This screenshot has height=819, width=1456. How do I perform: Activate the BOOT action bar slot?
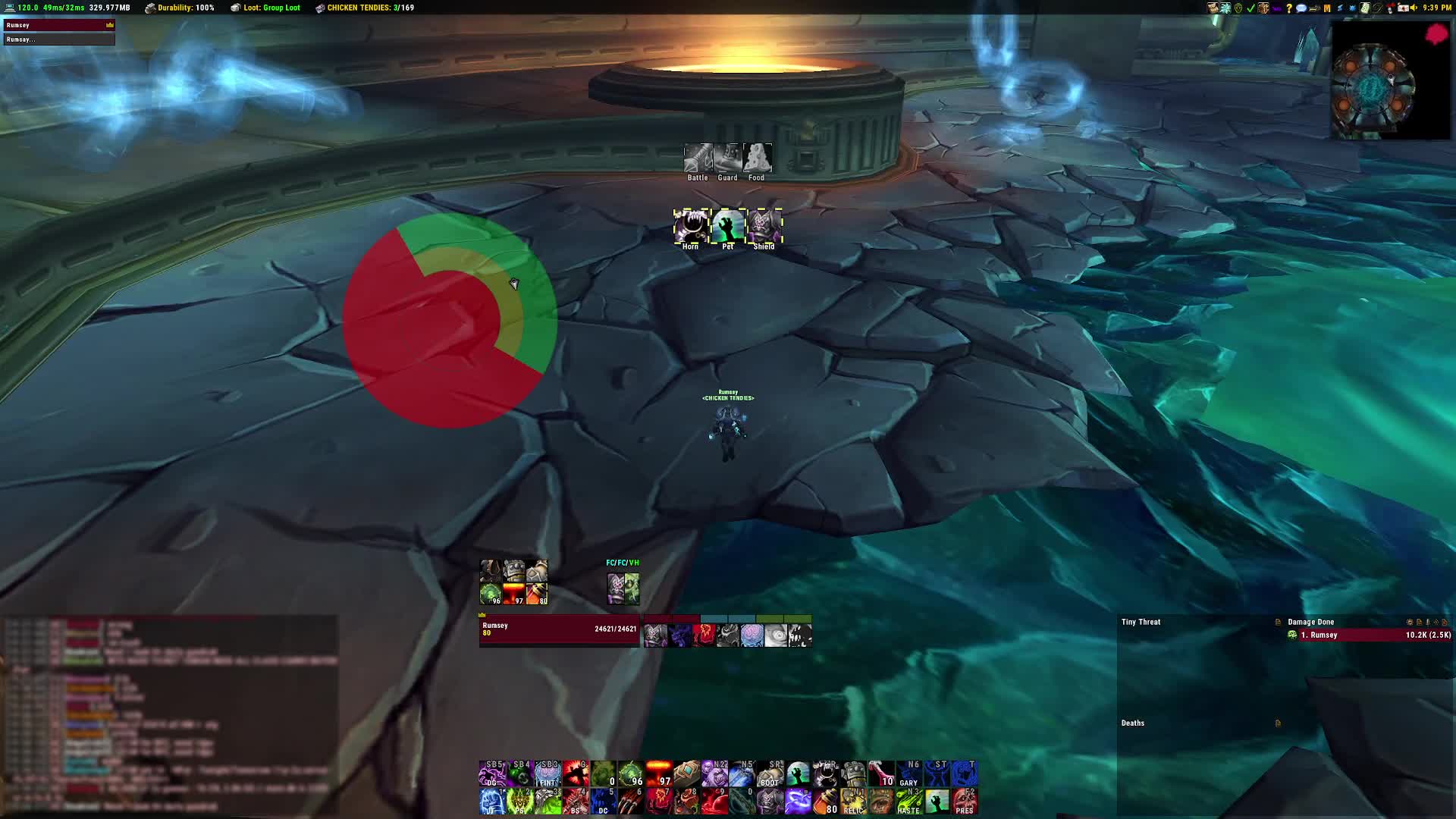(x=769, y=774)
